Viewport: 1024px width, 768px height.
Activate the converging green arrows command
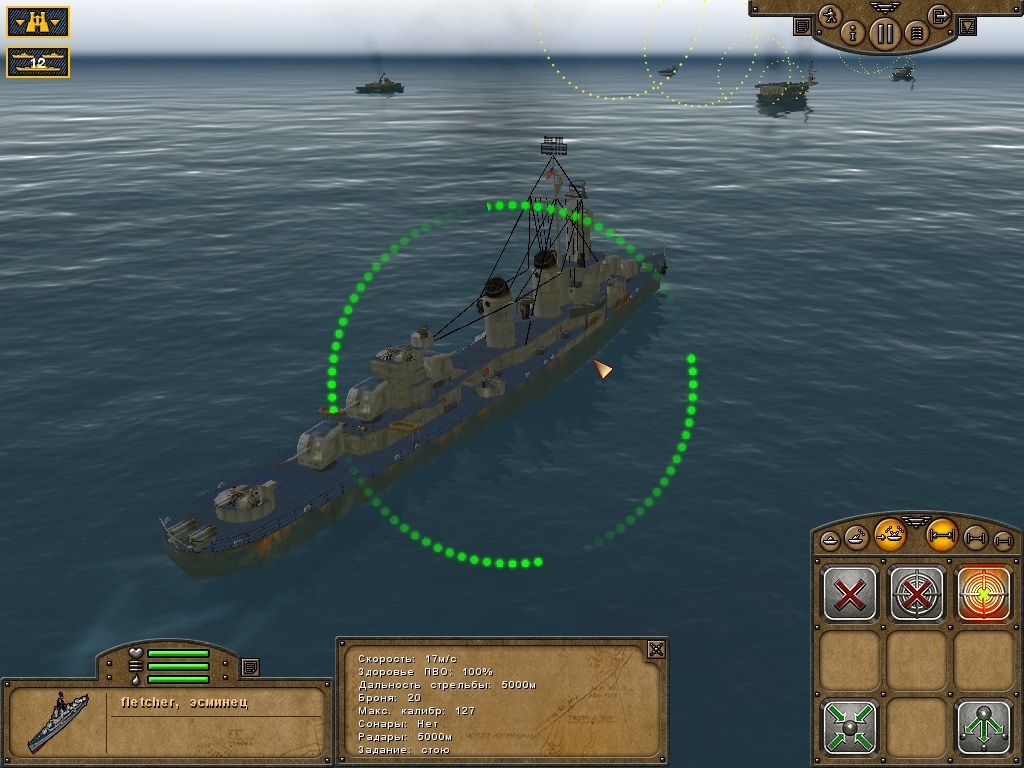tap(850, 726)
